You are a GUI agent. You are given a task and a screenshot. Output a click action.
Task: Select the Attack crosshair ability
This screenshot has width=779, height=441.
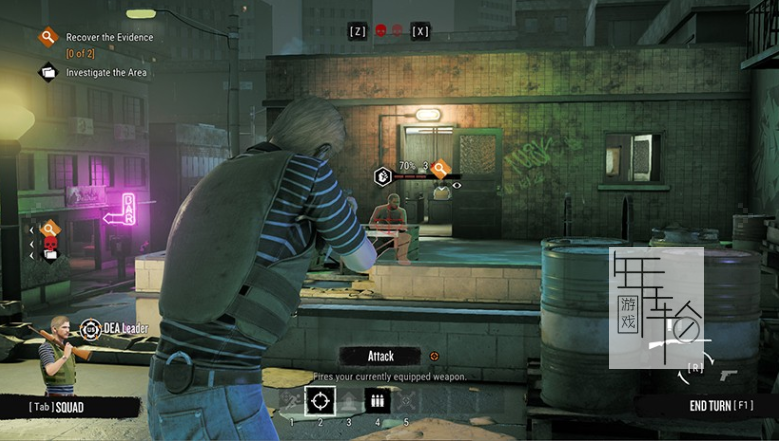tap(320, 401)
